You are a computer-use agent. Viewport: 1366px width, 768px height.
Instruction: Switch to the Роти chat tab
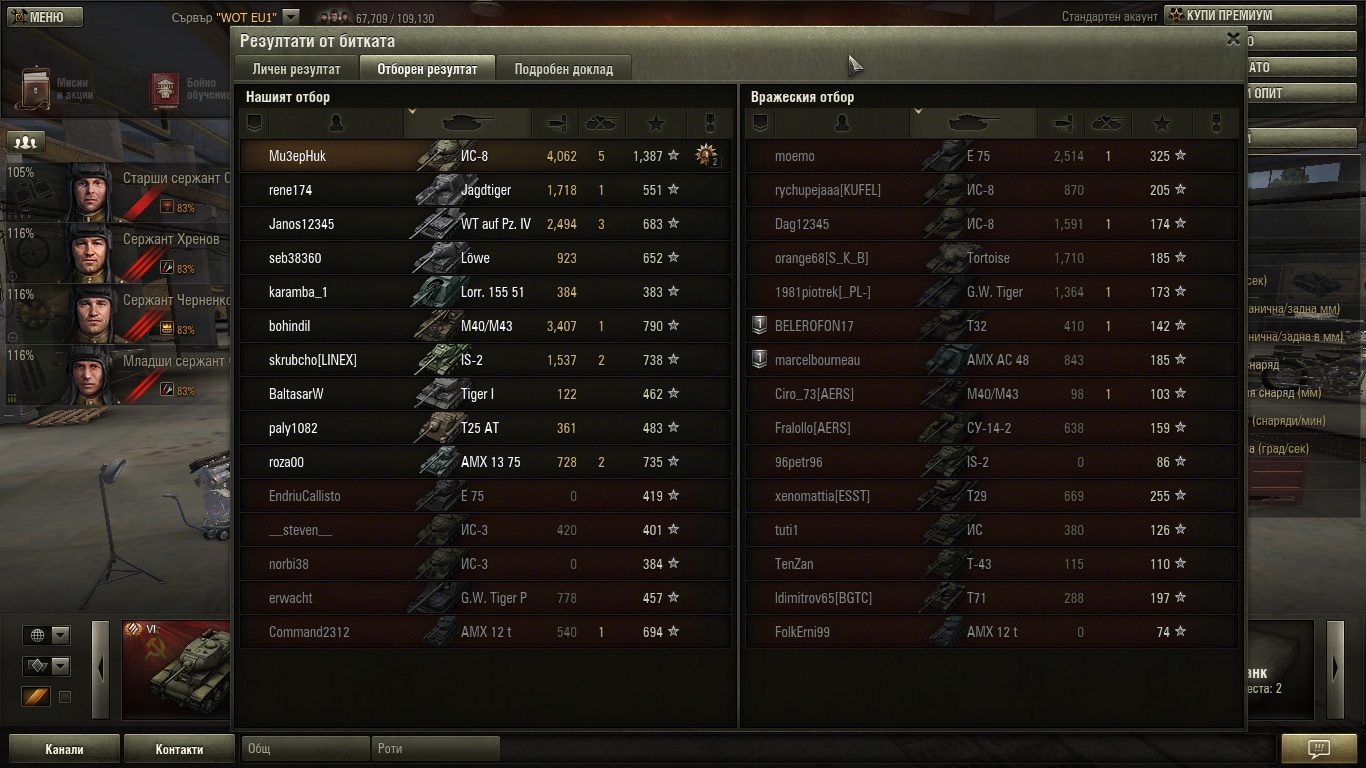434,749
